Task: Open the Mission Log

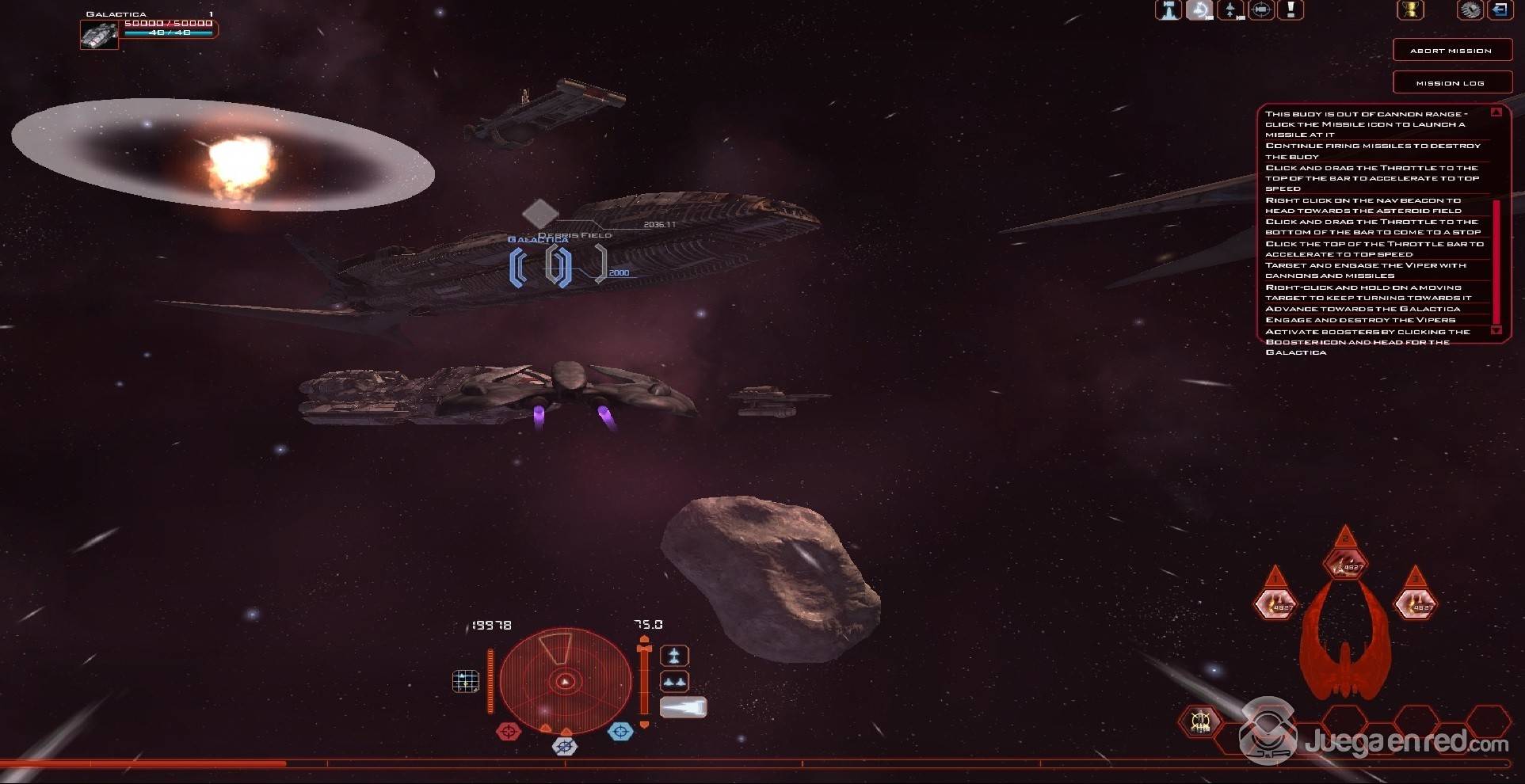Action: click(x=1451, y=83)
